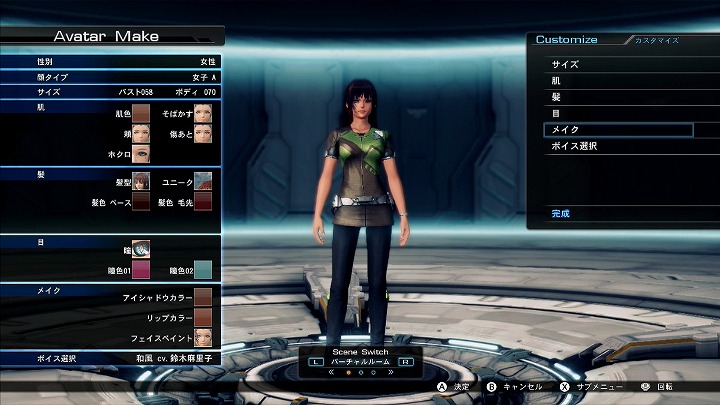Pick the 瞳色01 eye color swatch
720x405 pixels.
(141, 269)
